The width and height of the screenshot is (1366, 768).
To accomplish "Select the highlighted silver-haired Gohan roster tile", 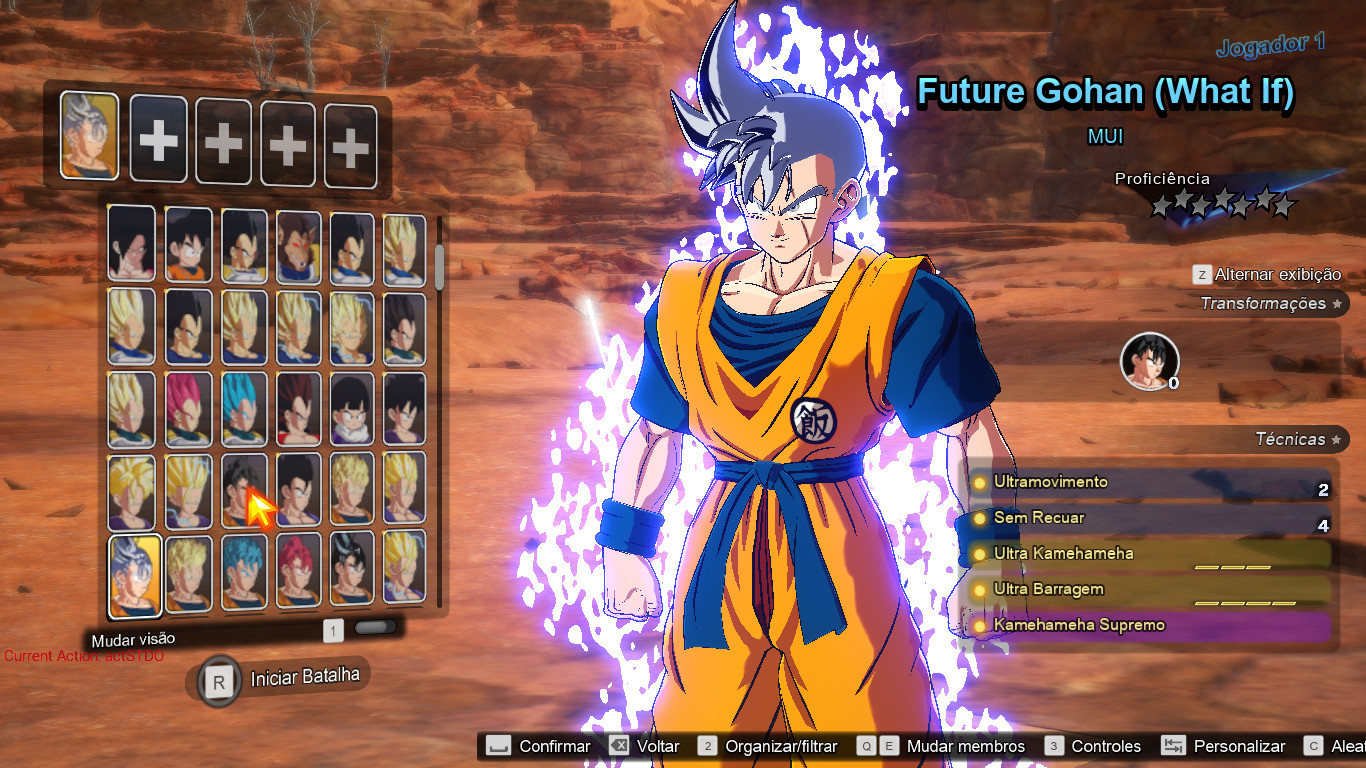I will pos(134,575).
